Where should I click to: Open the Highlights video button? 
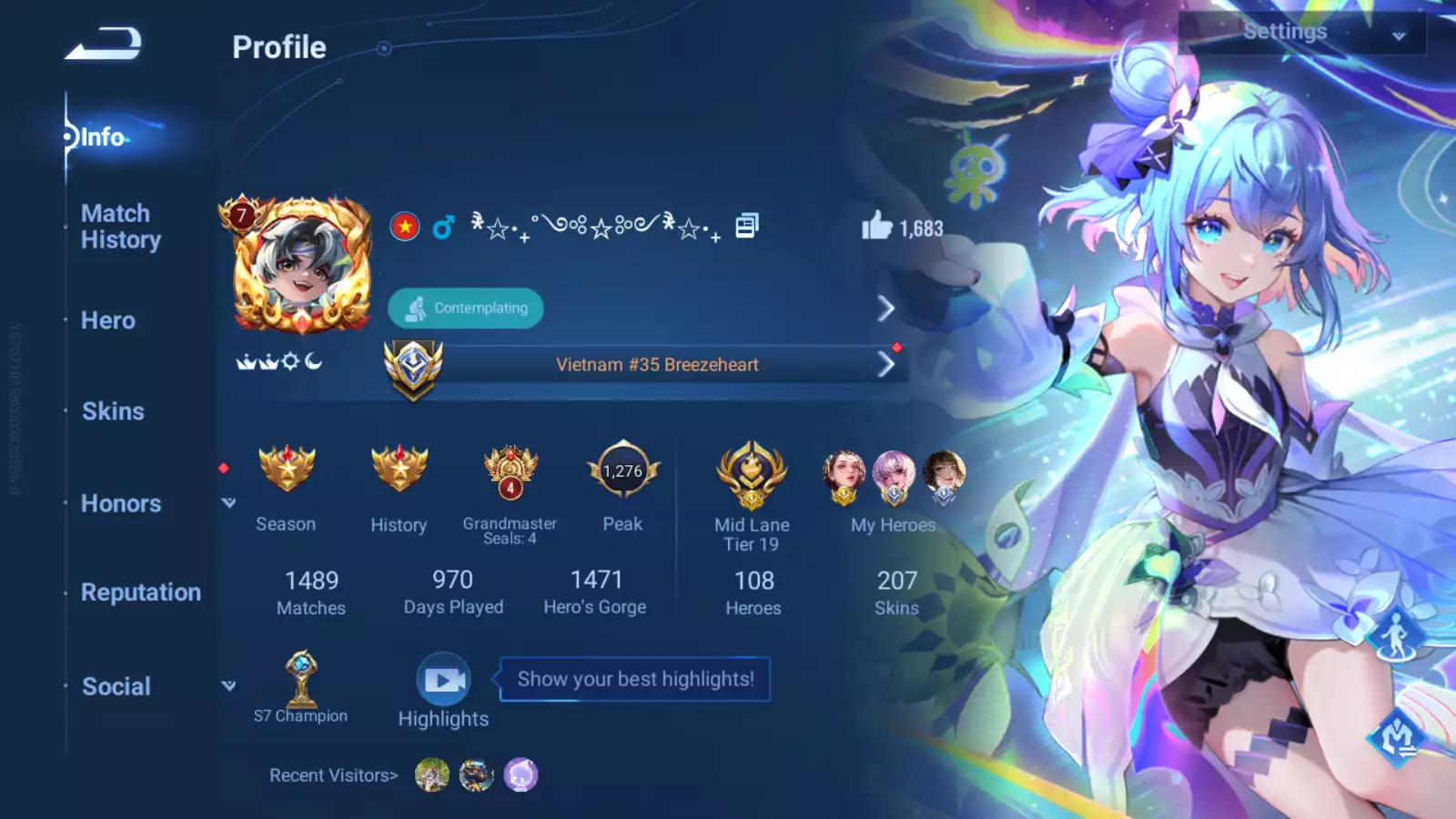tap(443, 680)
